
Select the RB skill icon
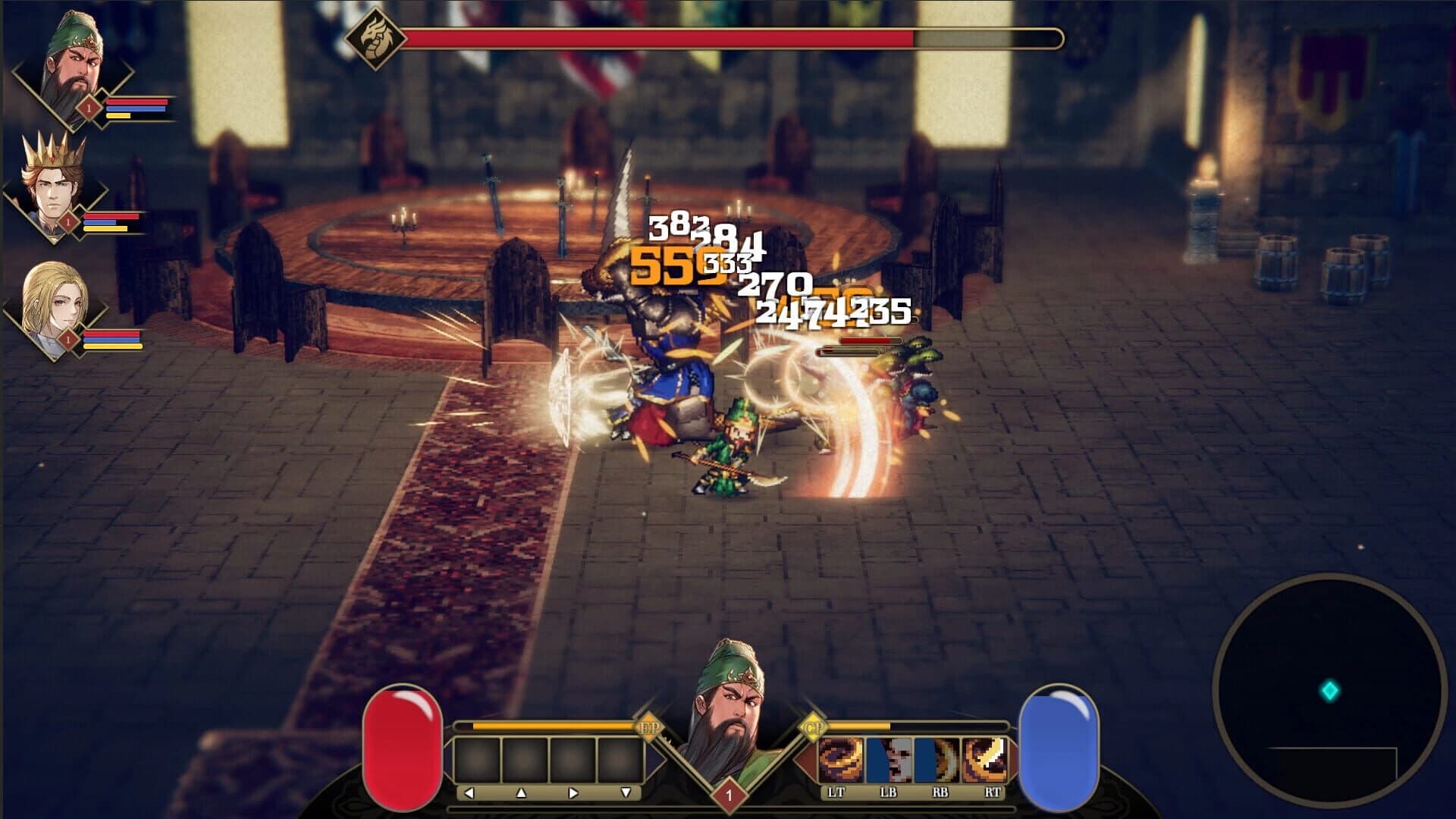point(936,758)
